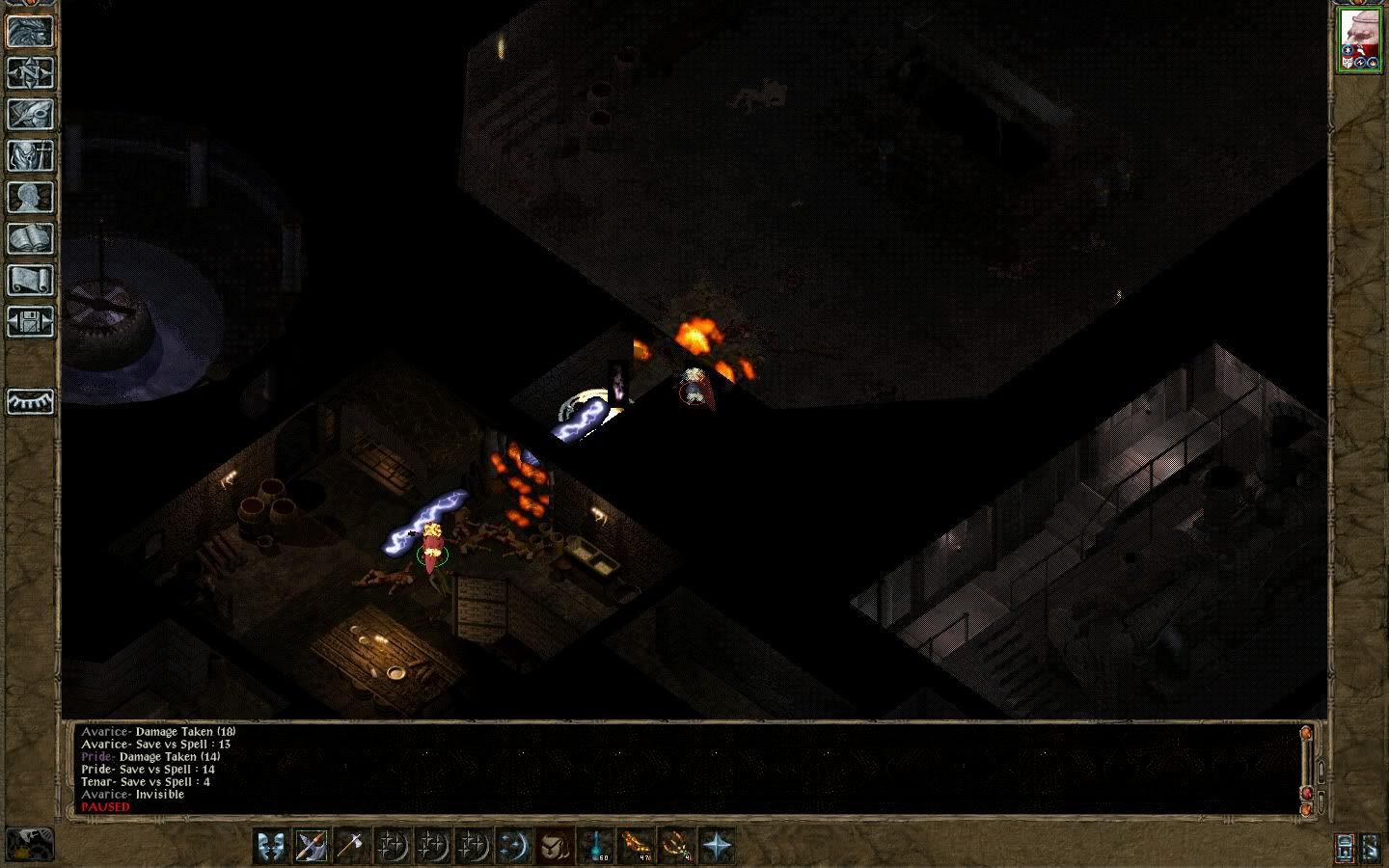1389x868 pixels.
Task: Open the character record profile icon
Action: (x=30, y=197)
